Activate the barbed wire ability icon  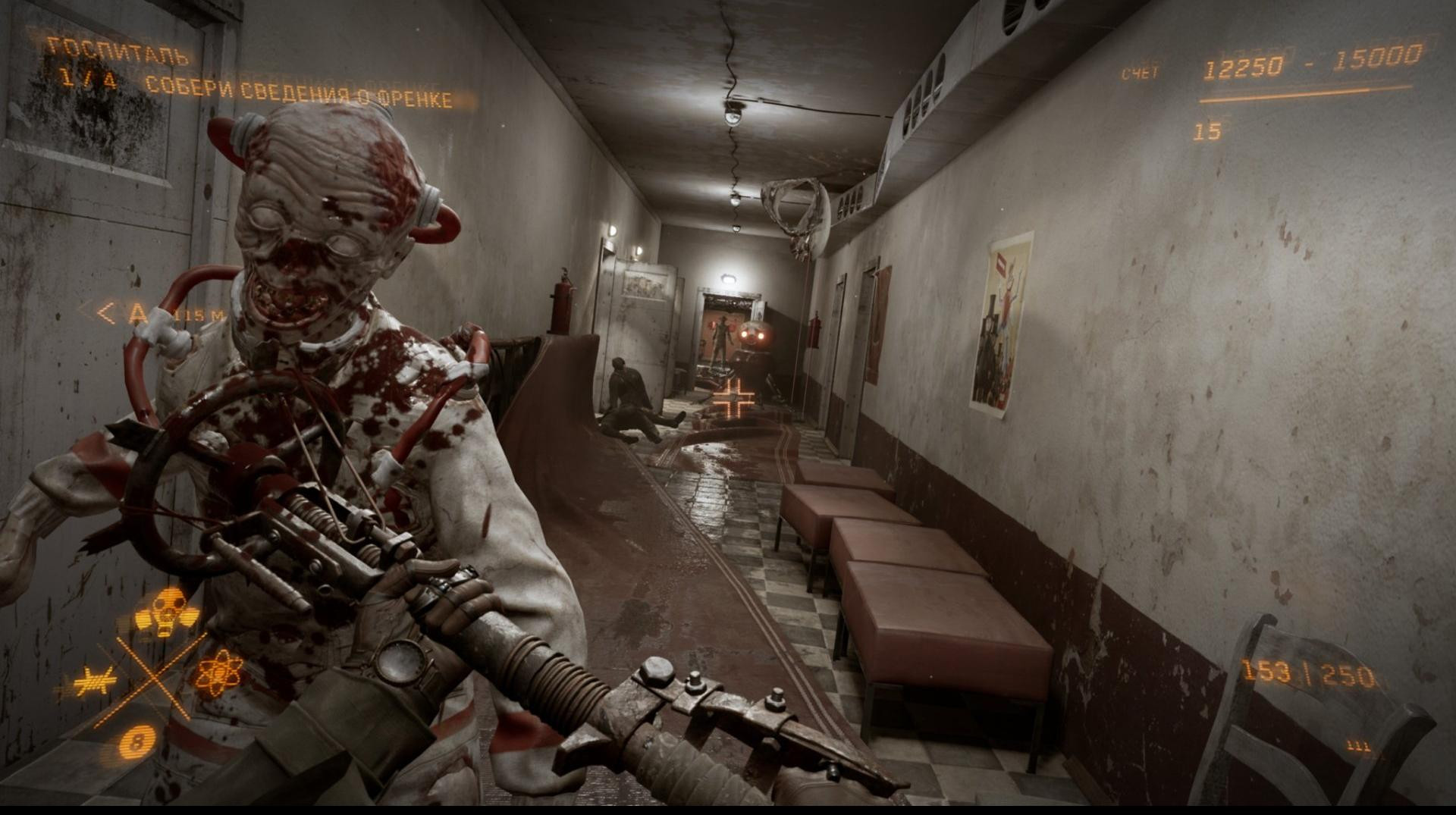[x=96, y=682]
